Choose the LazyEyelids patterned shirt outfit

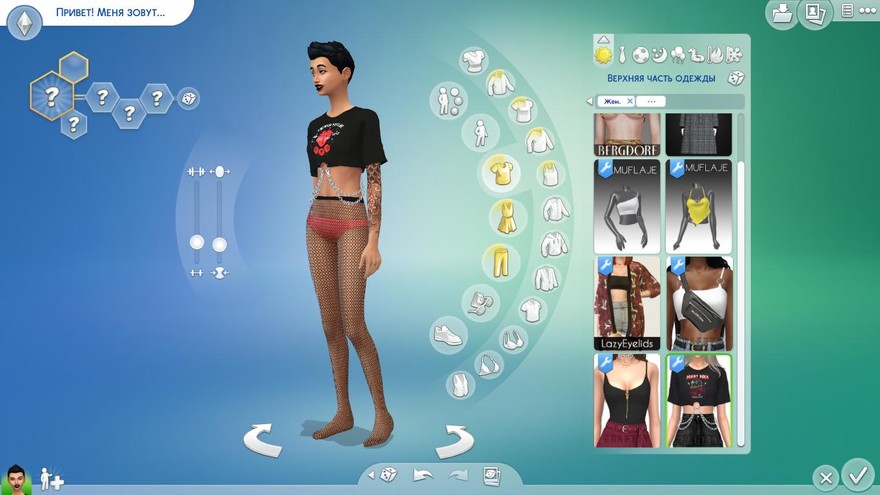[x=627, y=302]
